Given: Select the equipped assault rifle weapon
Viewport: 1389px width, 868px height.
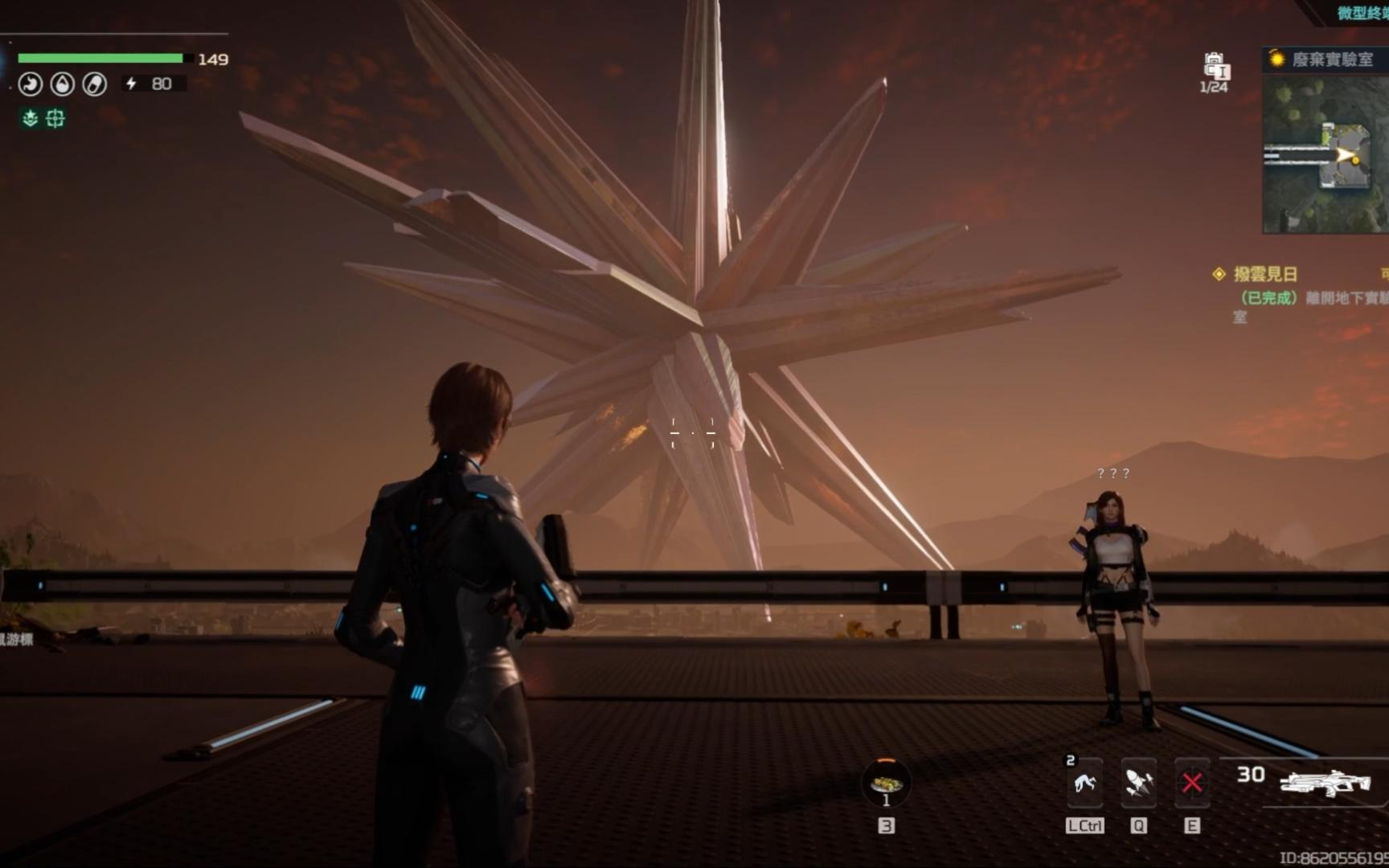Looking at the screenshot, I should pyautogui.click(x=1325, y=782).
